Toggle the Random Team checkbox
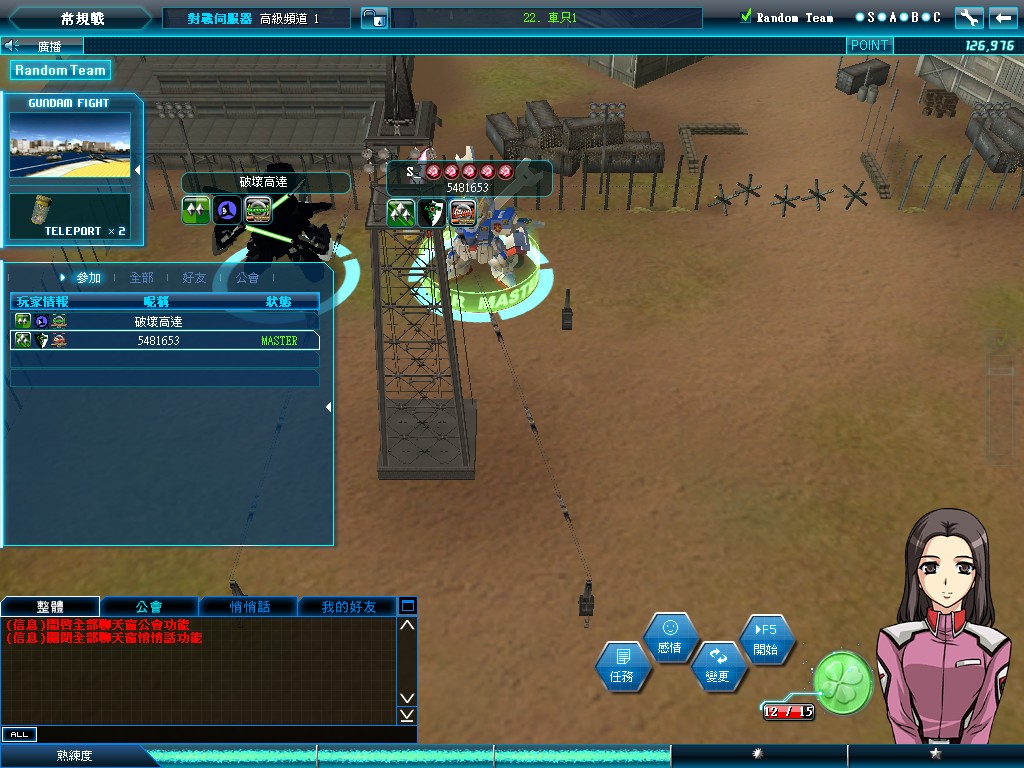Viewport: 1024px width, 768px height. 745,17
